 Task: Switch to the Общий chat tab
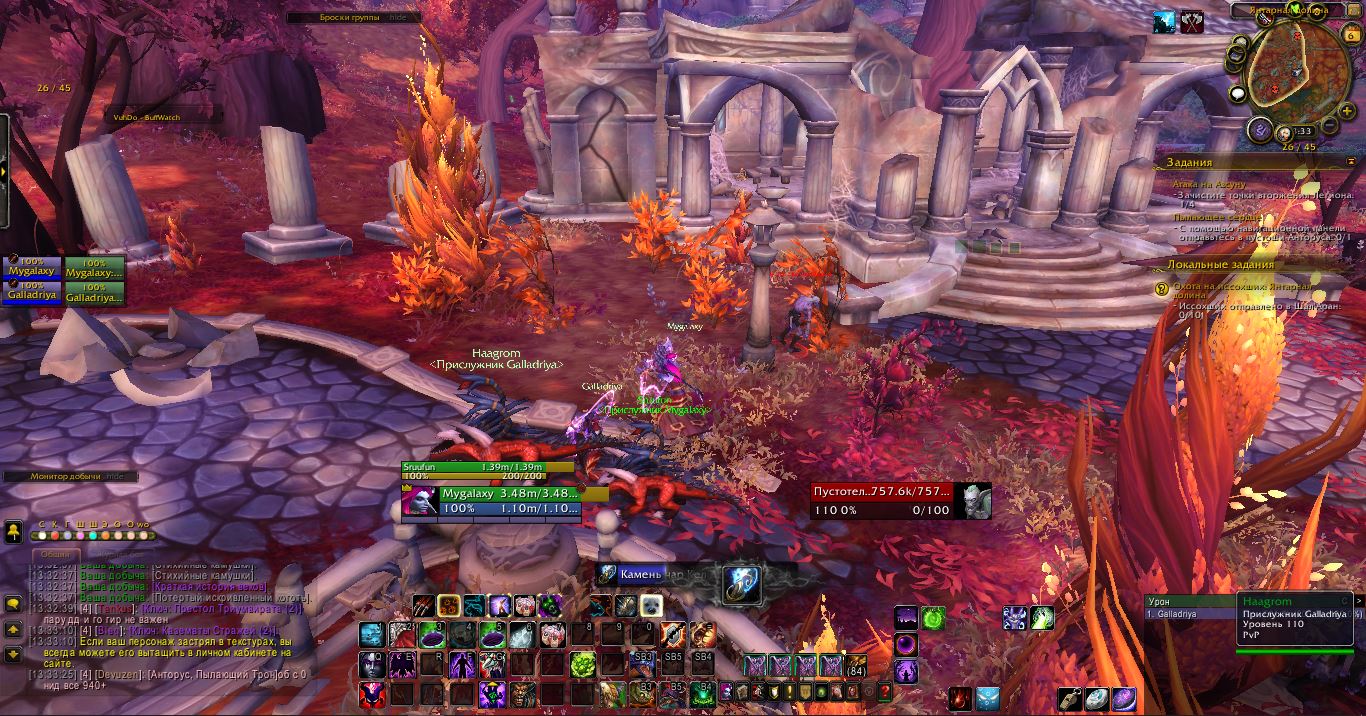56,555
